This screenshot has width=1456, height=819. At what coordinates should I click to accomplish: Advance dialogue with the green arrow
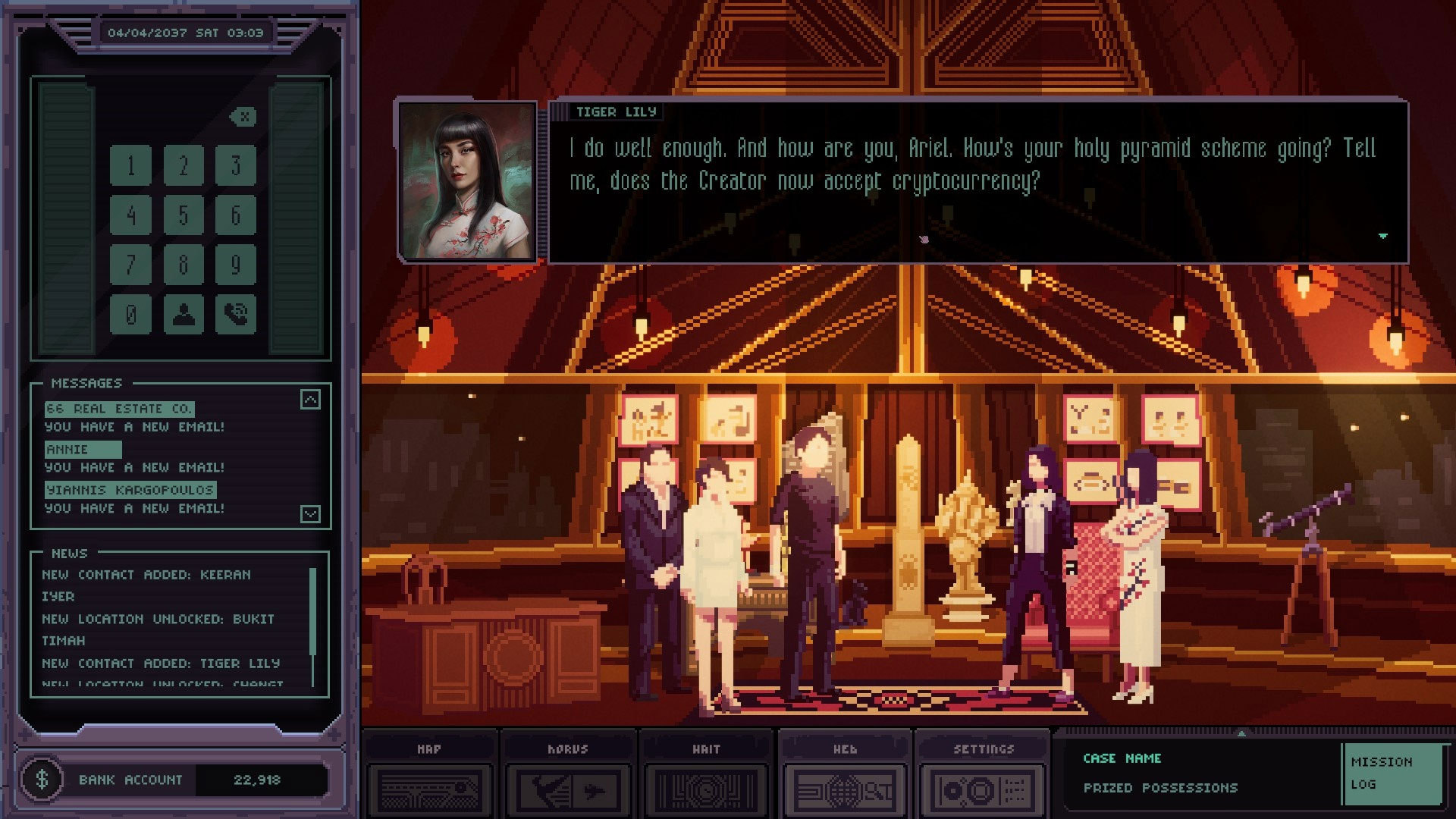coord(1382,236)
